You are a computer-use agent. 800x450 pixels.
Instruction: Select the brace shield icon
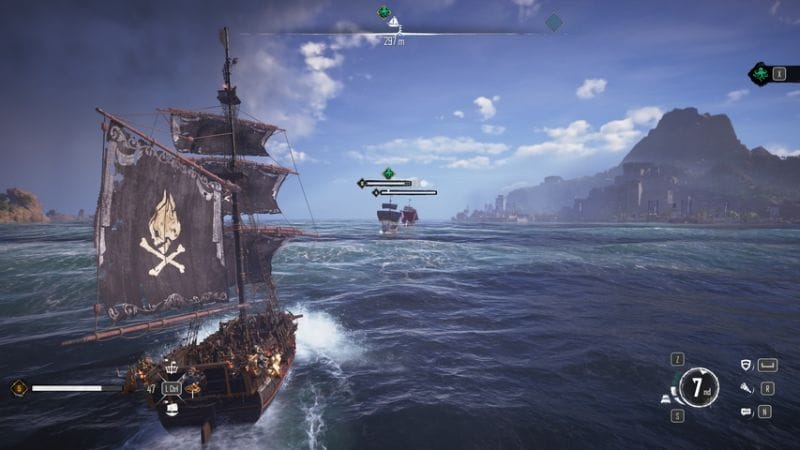(x=746, y=365)
